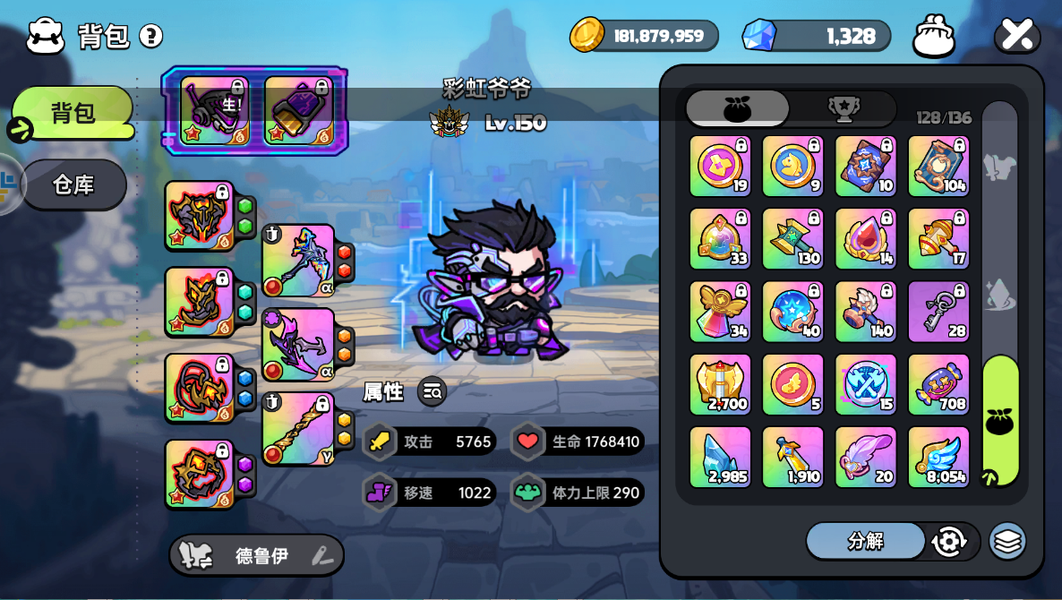The width and height of the screenshot is (1062, 600).
Task: Select the pink feather item with 20
Action: click(865, 457)
